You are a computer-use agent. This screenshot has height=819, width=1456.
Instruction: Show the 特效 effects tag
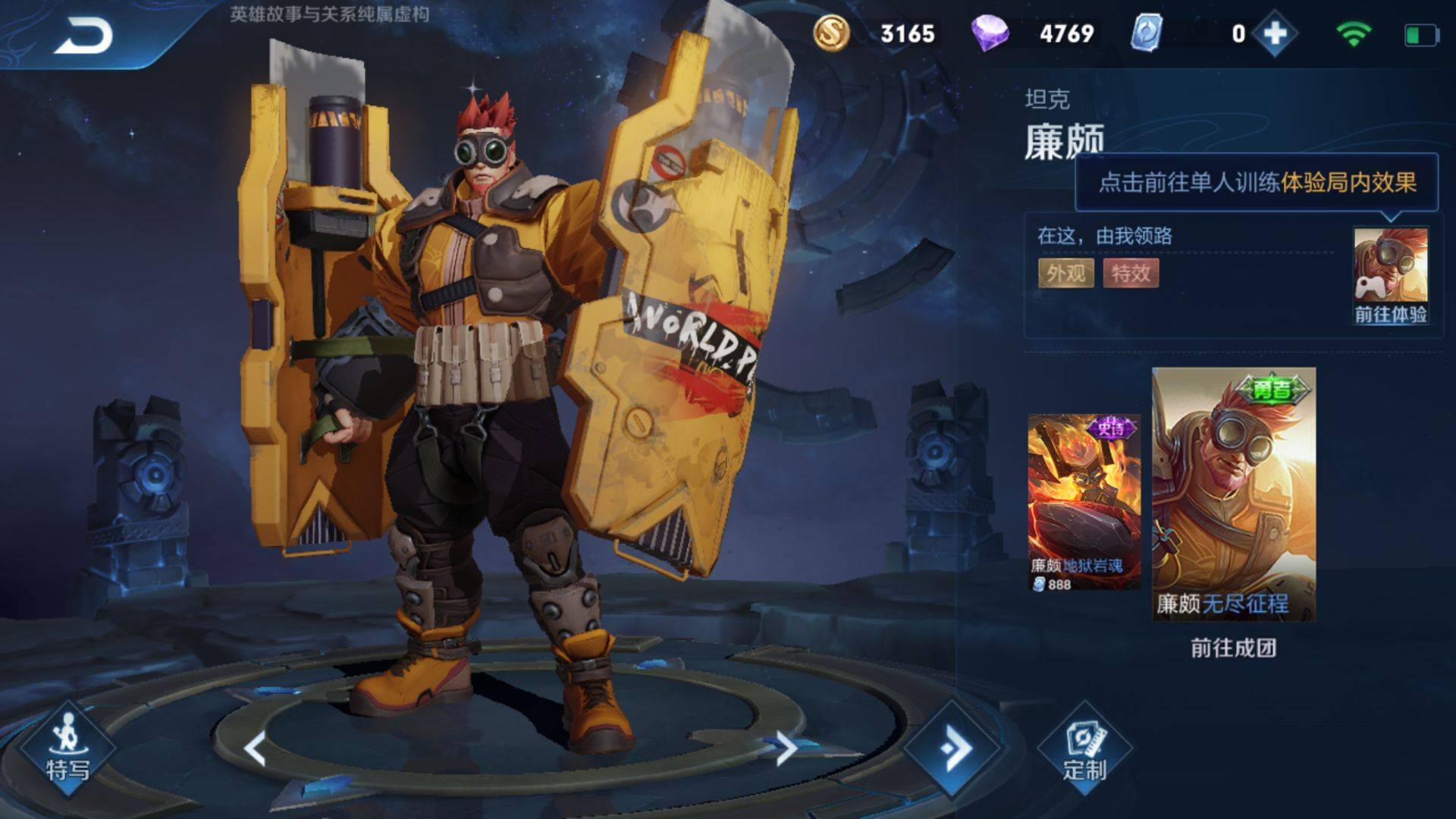point(1131,273)
